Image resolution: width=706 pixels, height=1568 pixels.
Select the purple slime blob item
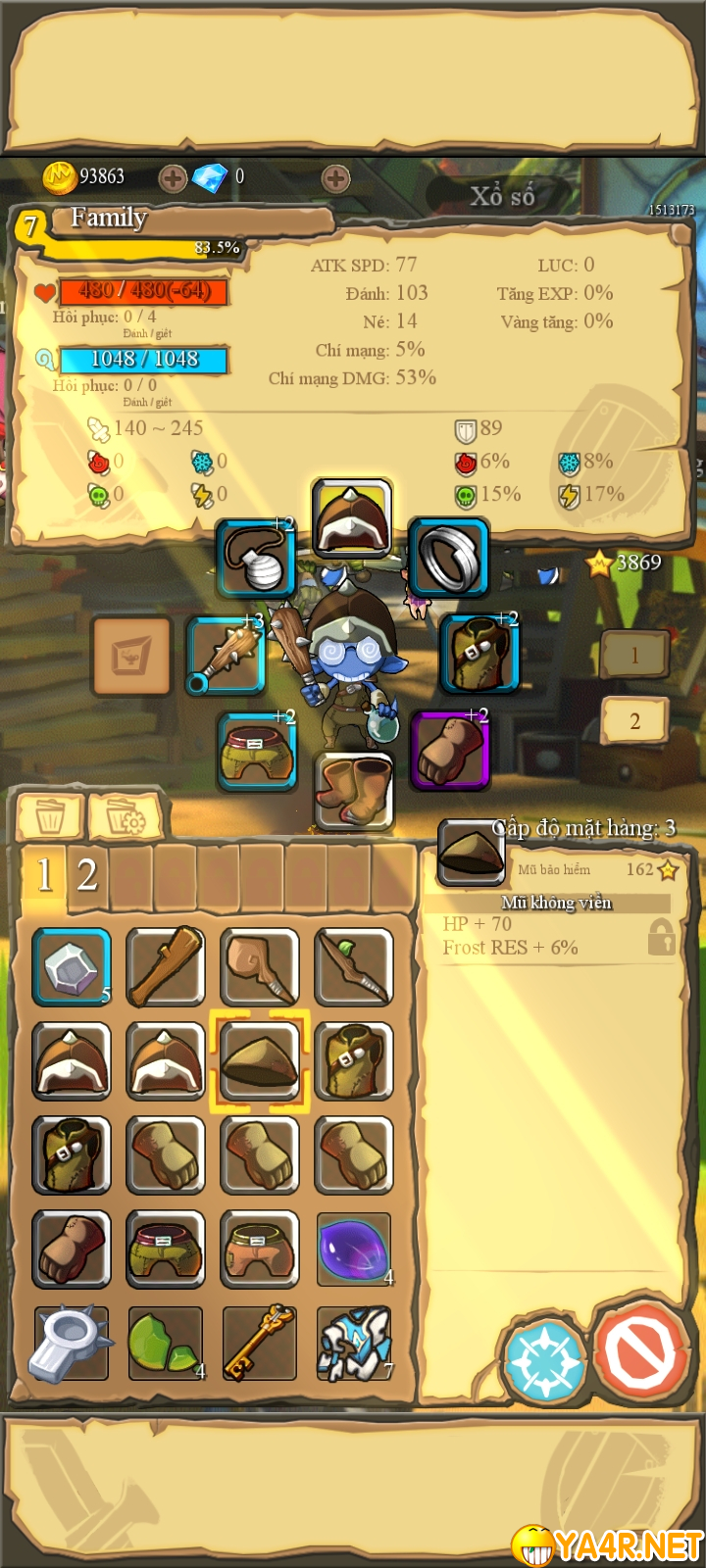354,1249
